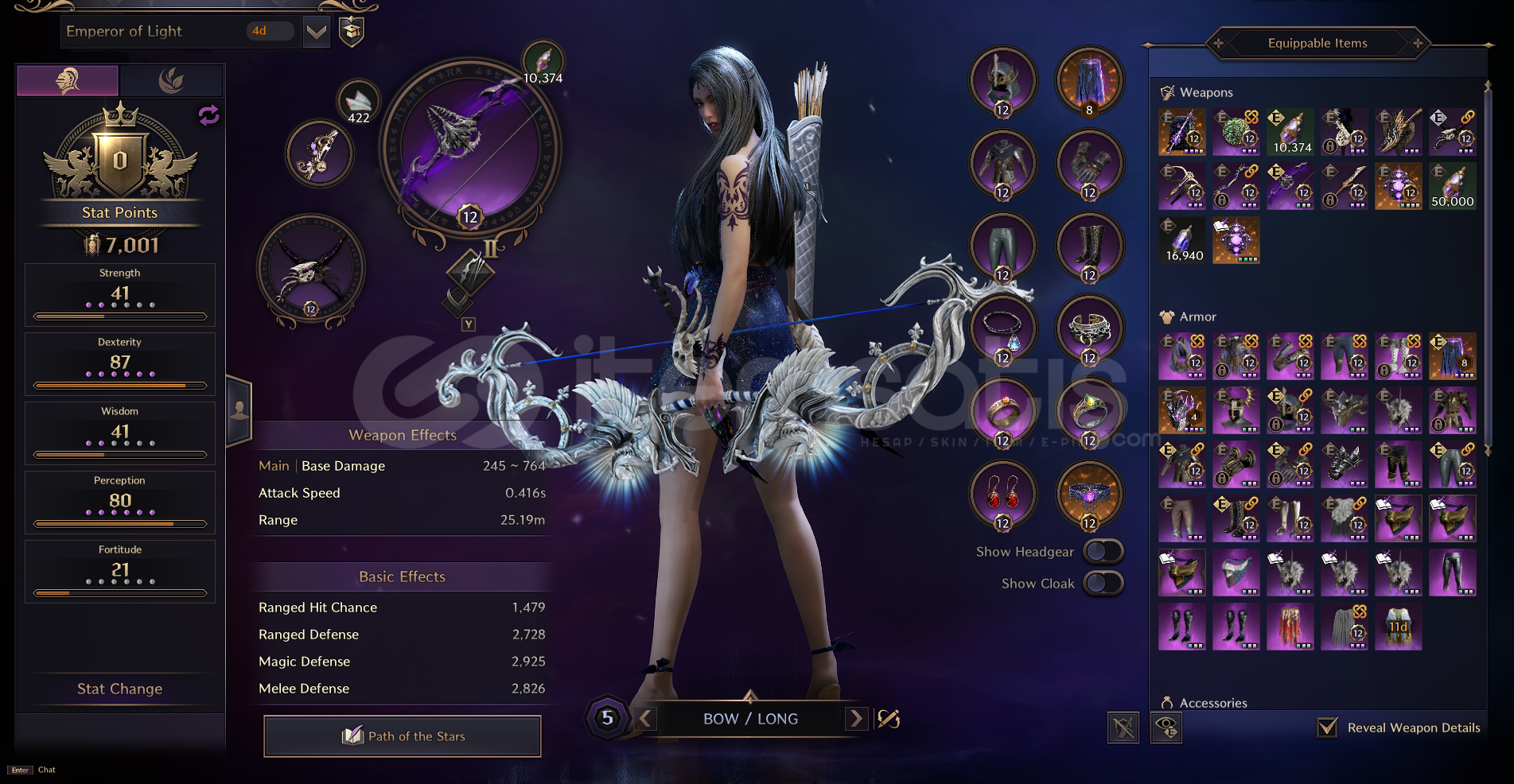The height and width of the screenshot is (784, 1514).
Task: Open the Path of the Stars button
Action: pos(403,736)
